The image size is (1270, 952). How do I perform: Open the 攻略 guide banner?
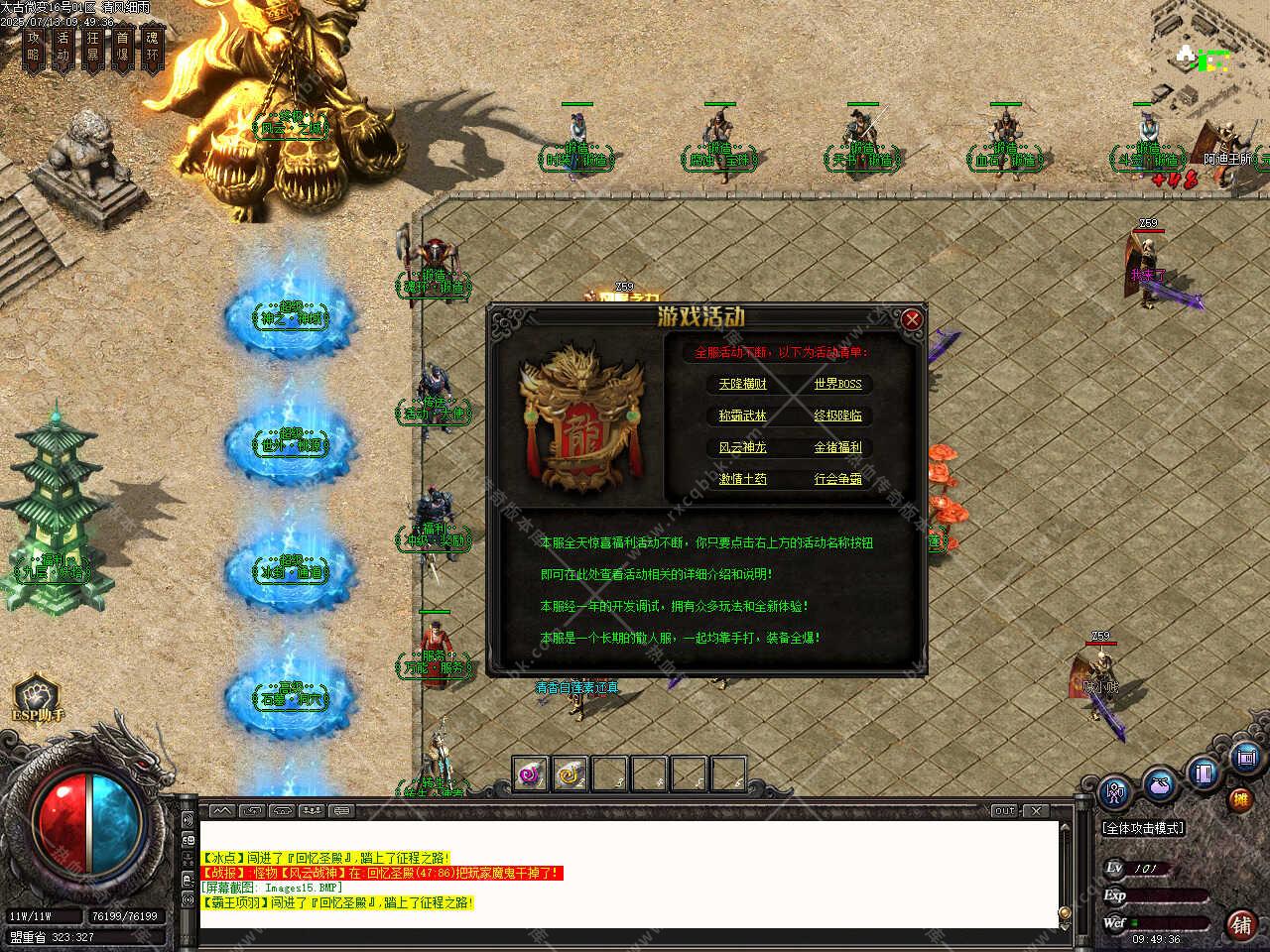[x=35, y=47]
